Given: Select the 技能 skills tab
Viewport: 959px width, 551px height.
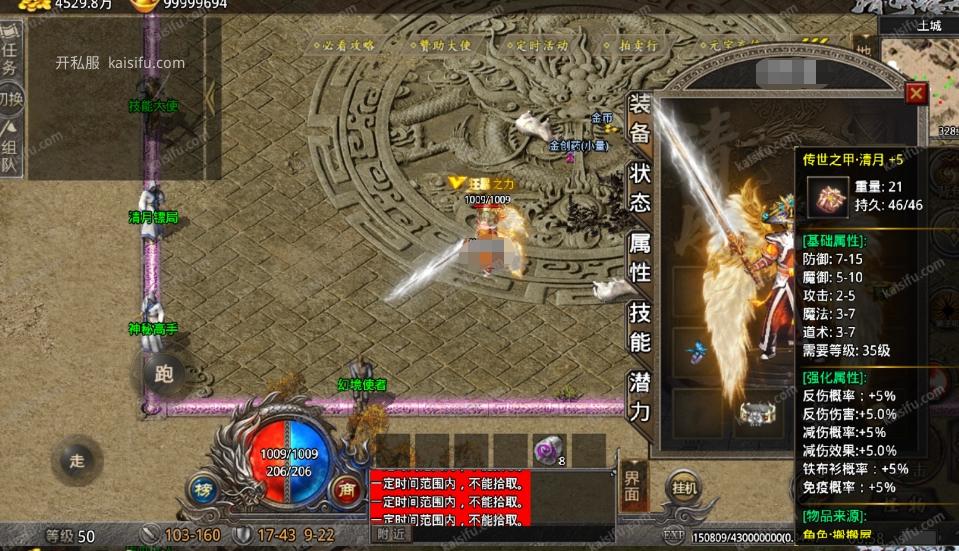Looking at the screenshot, I should tap(639, 327).
